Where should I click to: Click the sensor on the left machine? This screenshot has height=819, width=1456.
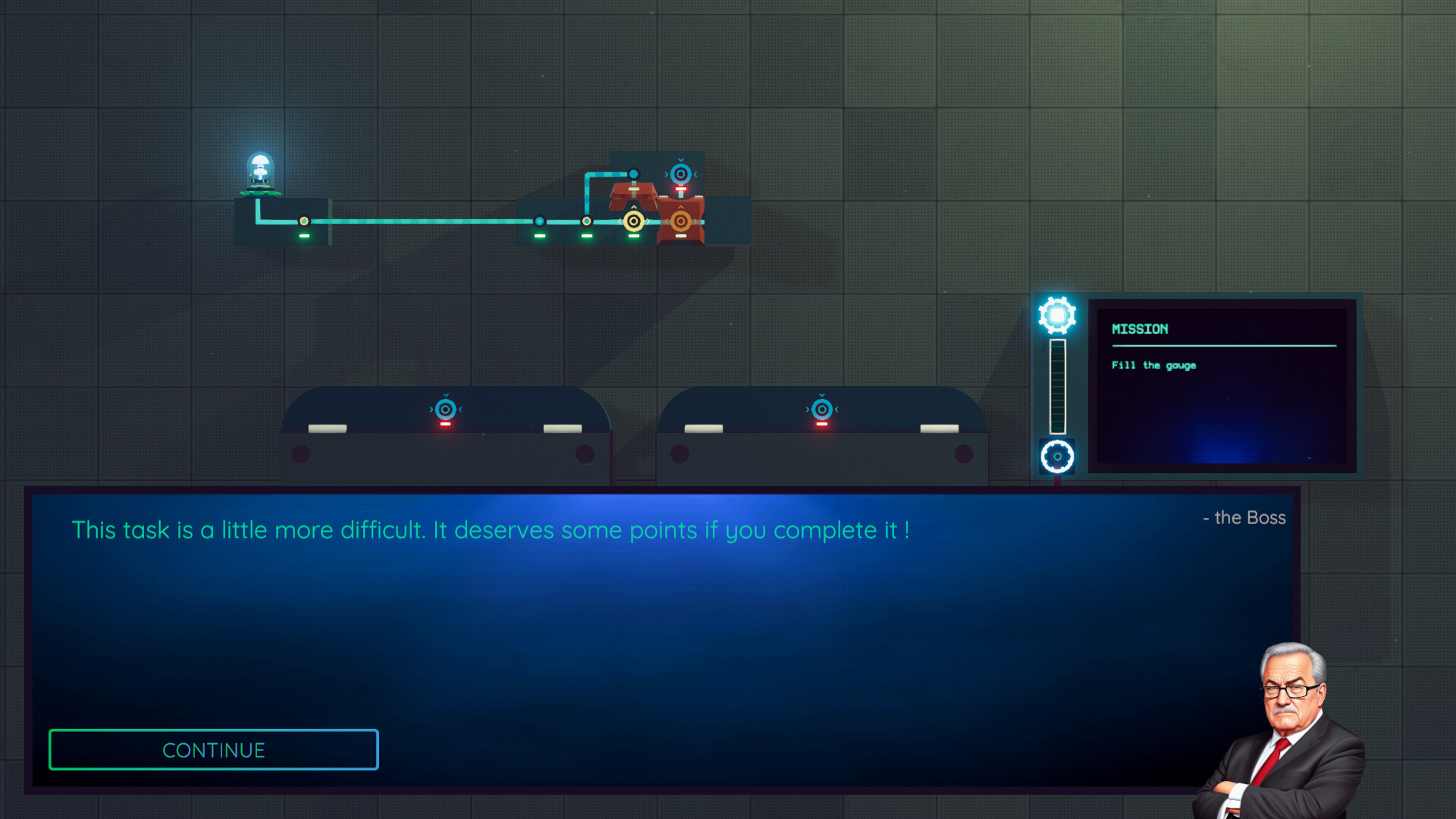[x=444, y=409]
